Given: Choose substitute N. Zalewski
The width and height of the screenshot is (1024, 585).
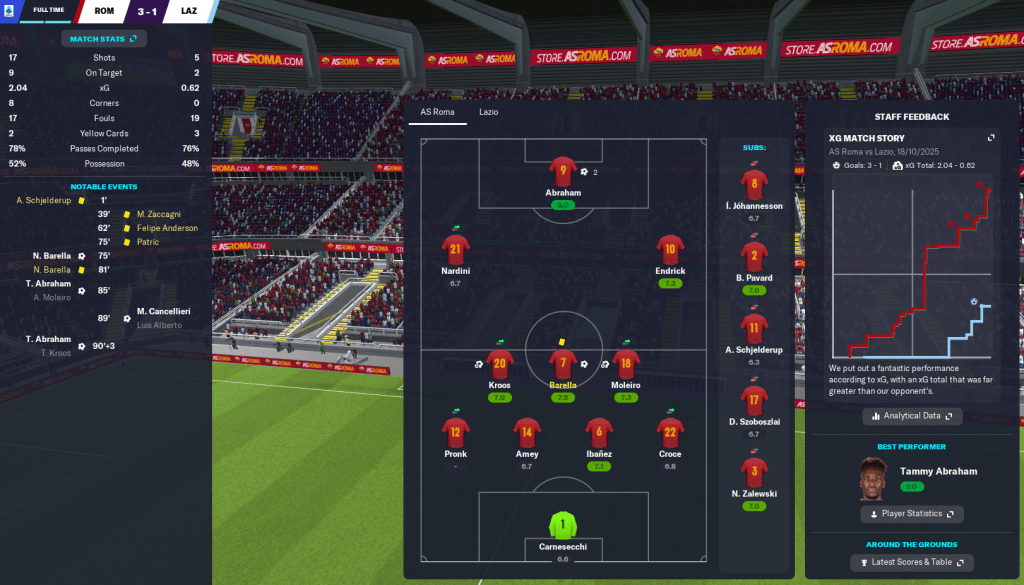Looking at the screenshot, I should pyautogui.click(x=754, y=471).
